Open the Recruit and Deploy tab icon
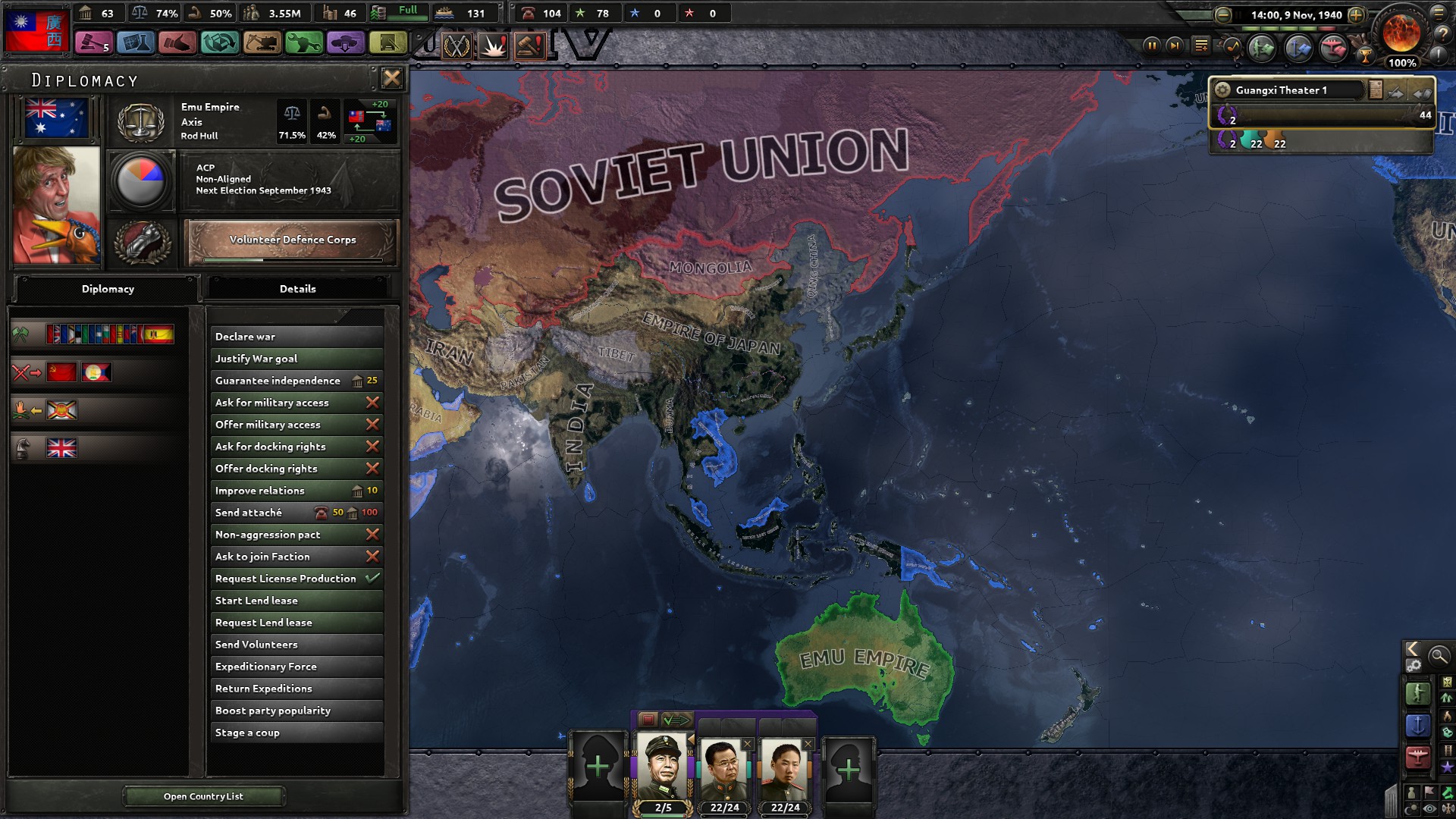Image resolution: width=1456 pixels, height=819 pixels. (345, 43)
